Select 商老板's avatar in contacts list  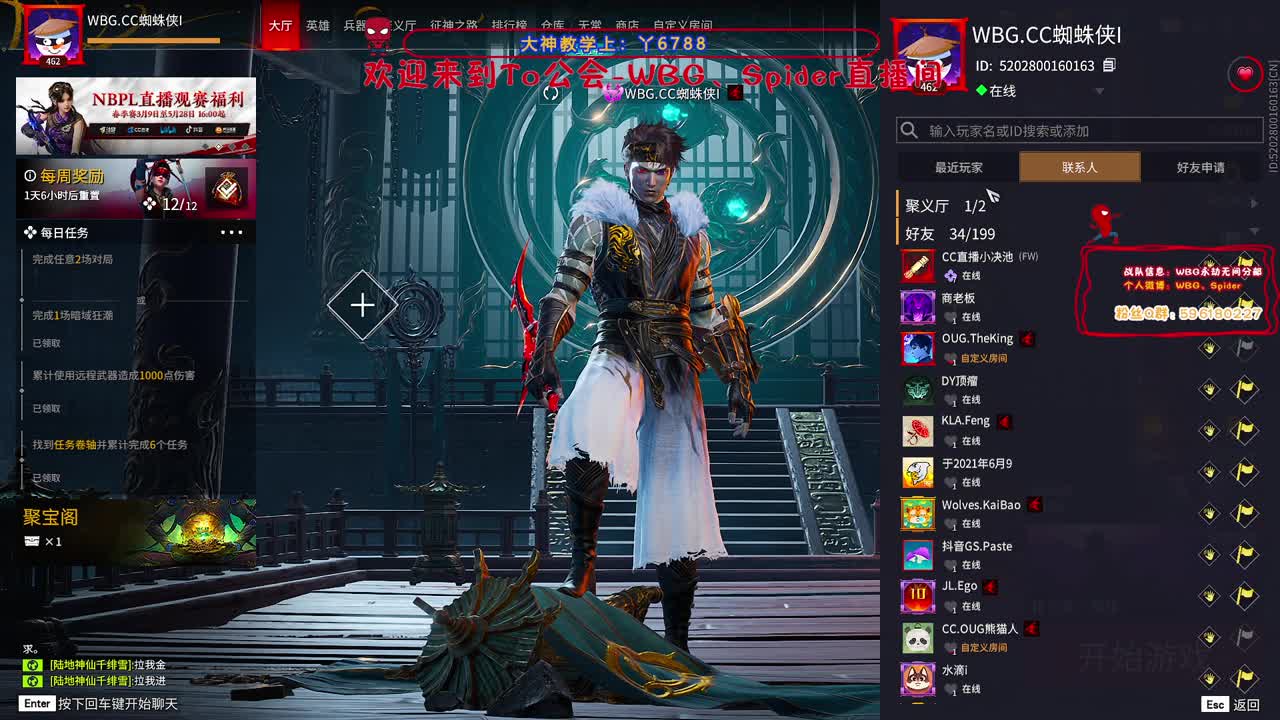pyautogui.click(x=919, y=304)
